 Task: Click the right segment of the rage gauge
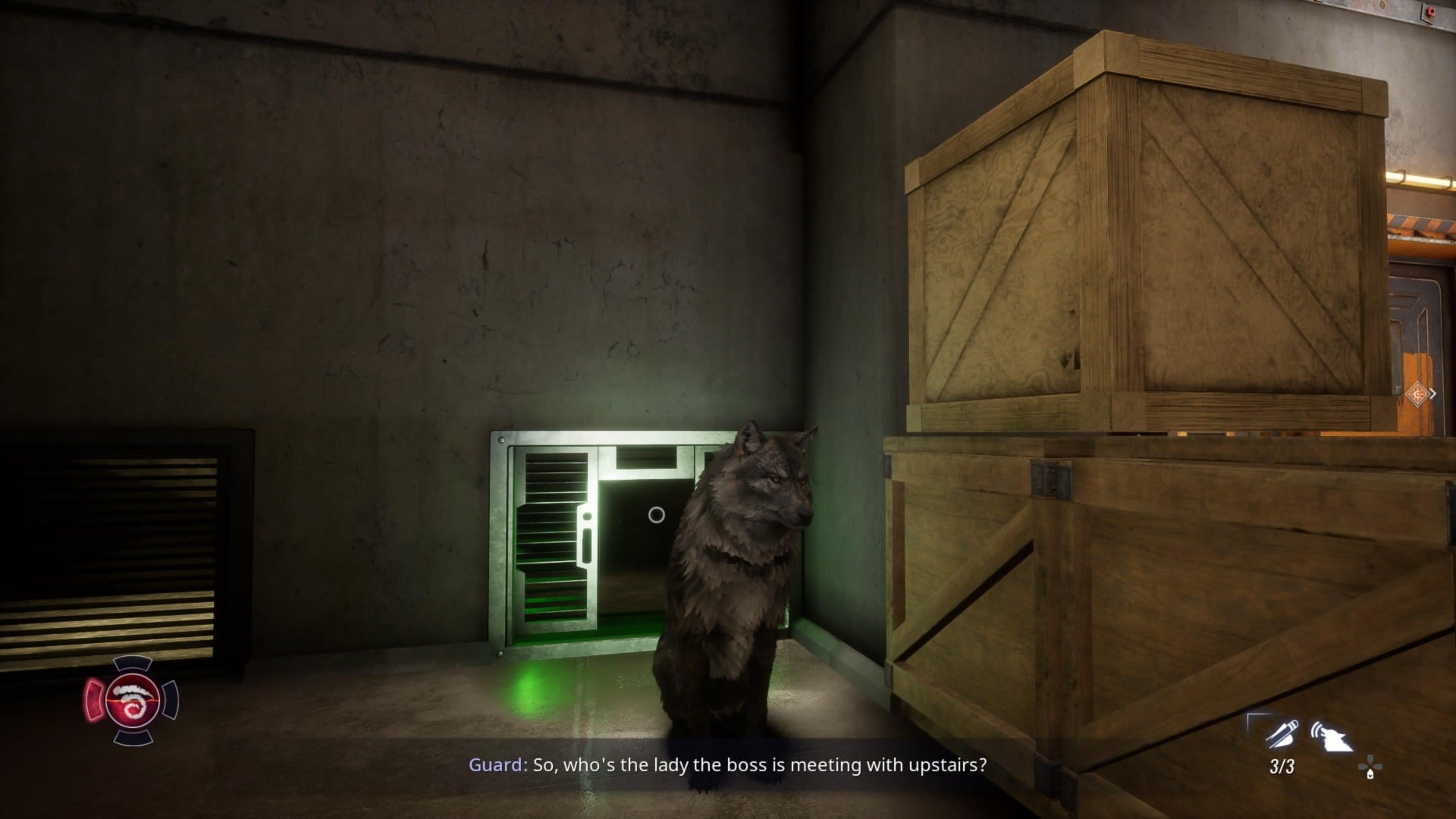(x=171, y=698)
